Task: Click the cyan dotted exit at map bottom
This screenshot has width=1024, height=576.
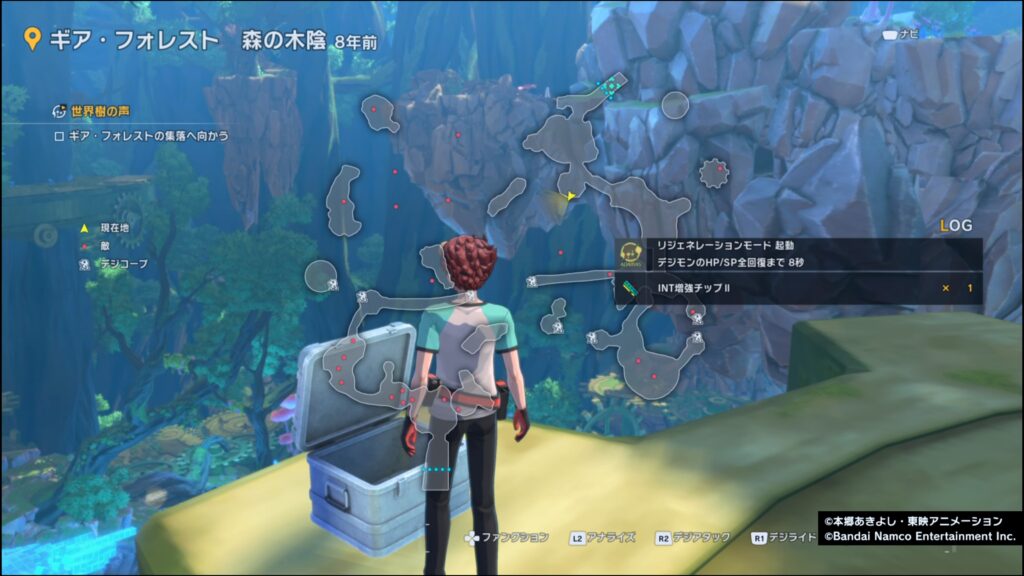Action: coord(438,468)
